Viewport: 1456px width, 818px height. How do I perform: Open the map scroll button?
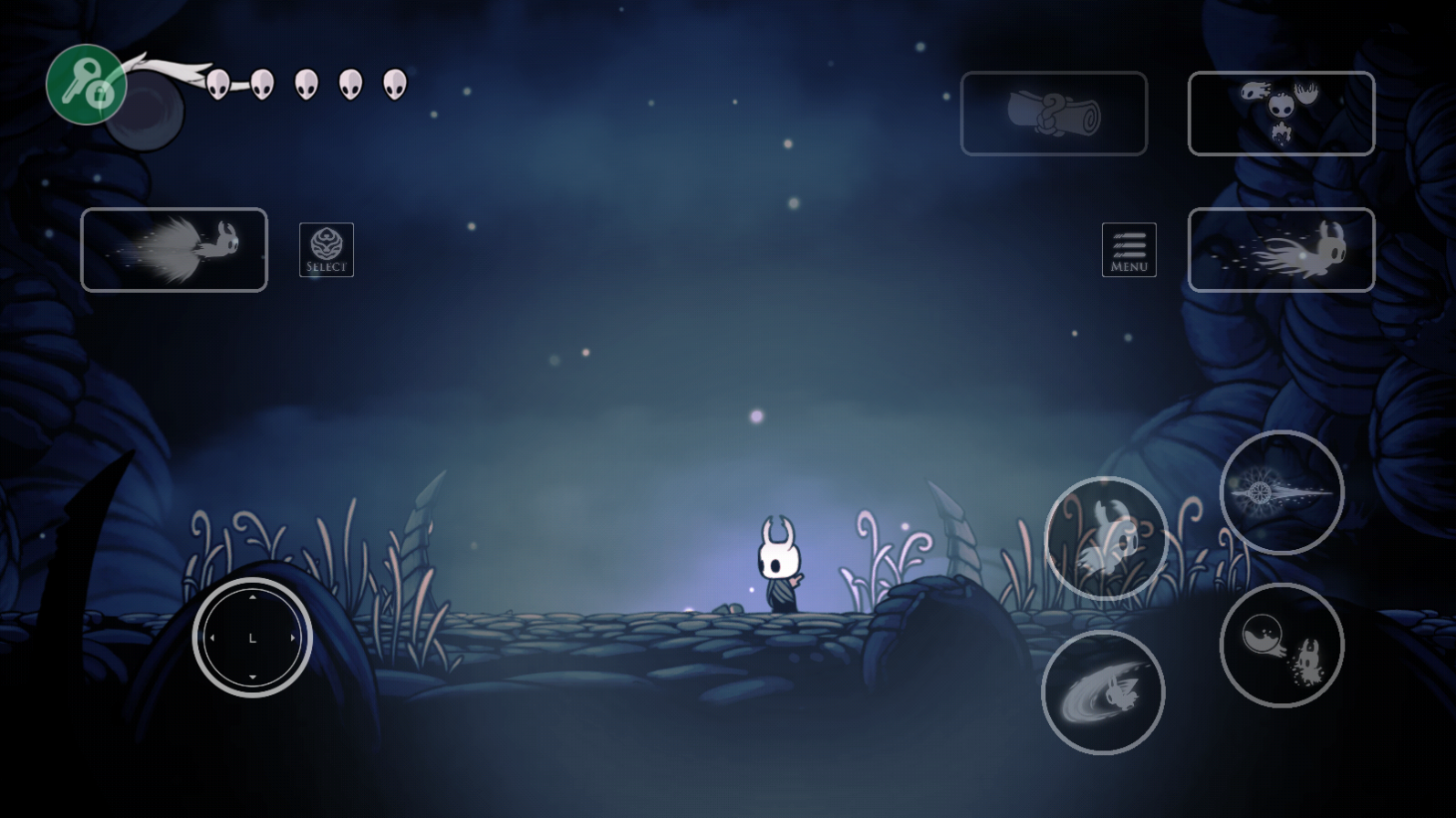coord(1054,113)
